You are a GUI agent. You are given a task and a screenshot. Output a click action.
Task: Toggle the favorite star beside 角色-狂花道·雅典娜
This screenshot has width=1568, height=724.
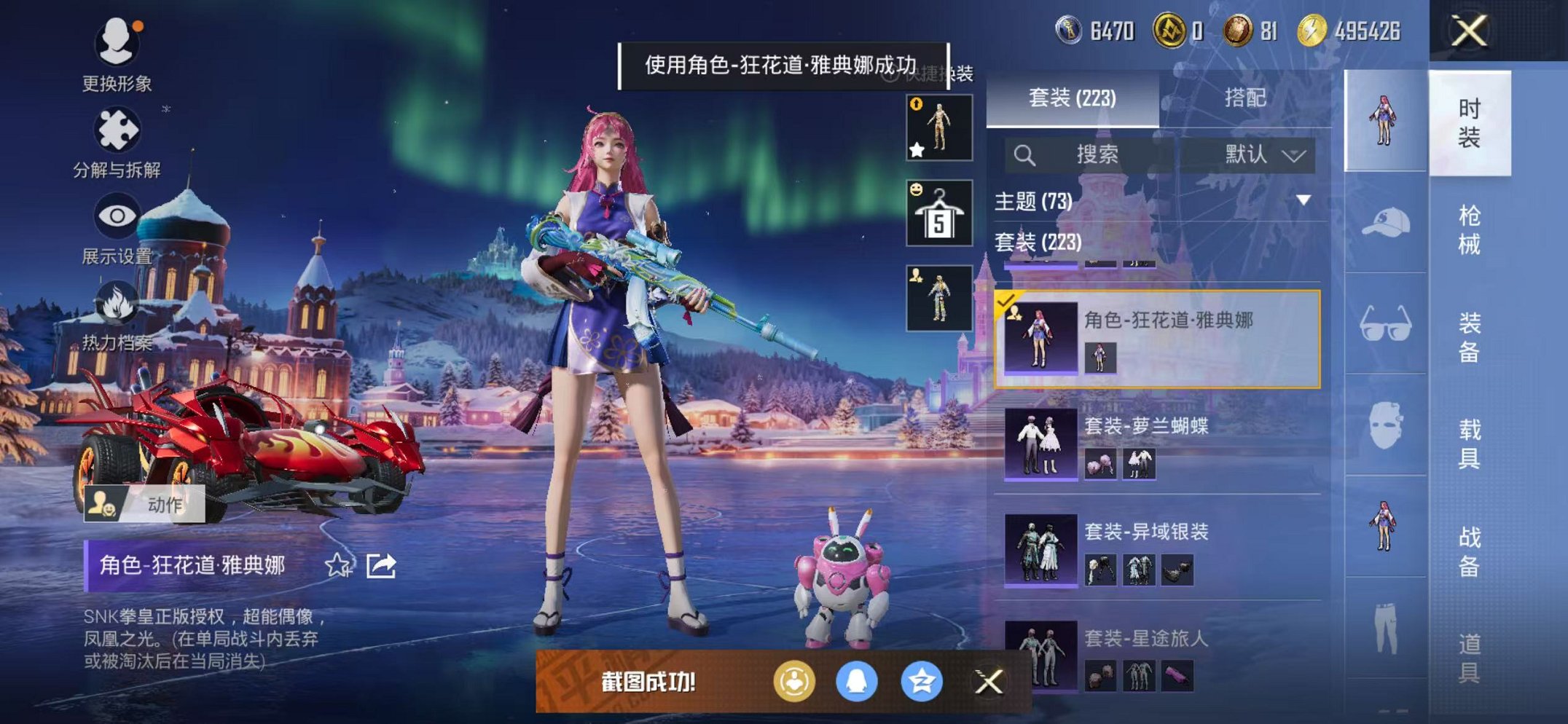pos(337,566)
